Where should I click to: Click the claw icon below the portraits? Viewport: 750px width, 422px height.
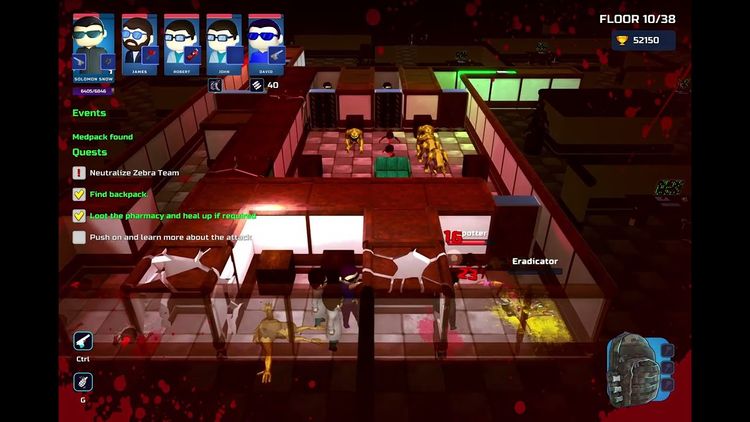coord(214,85)
